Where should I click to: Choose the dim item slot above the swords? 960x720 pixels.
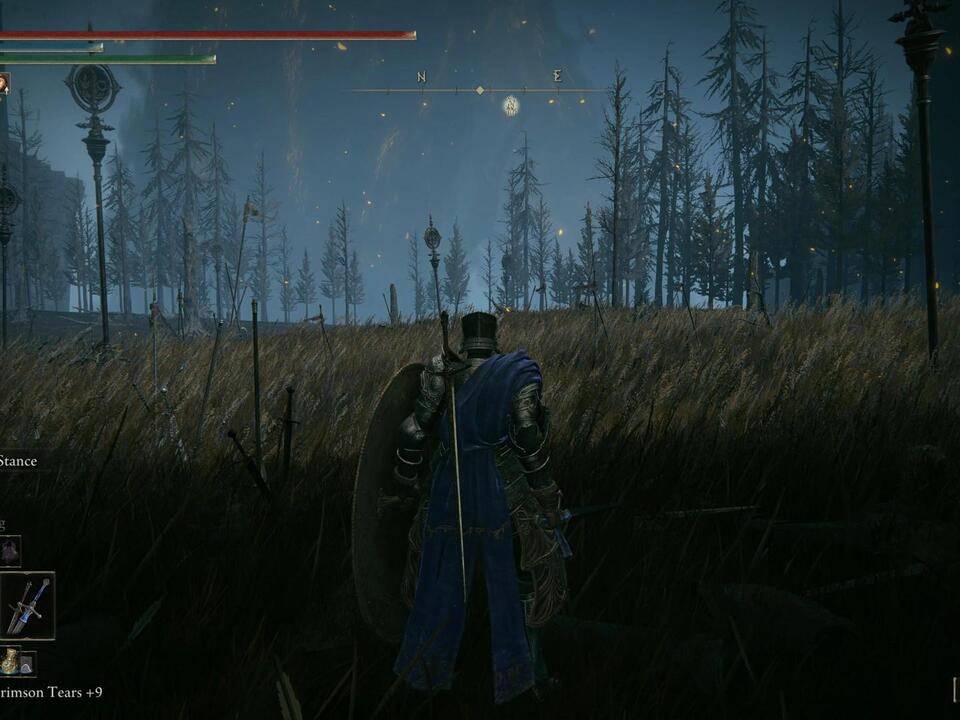click(10, 550)
